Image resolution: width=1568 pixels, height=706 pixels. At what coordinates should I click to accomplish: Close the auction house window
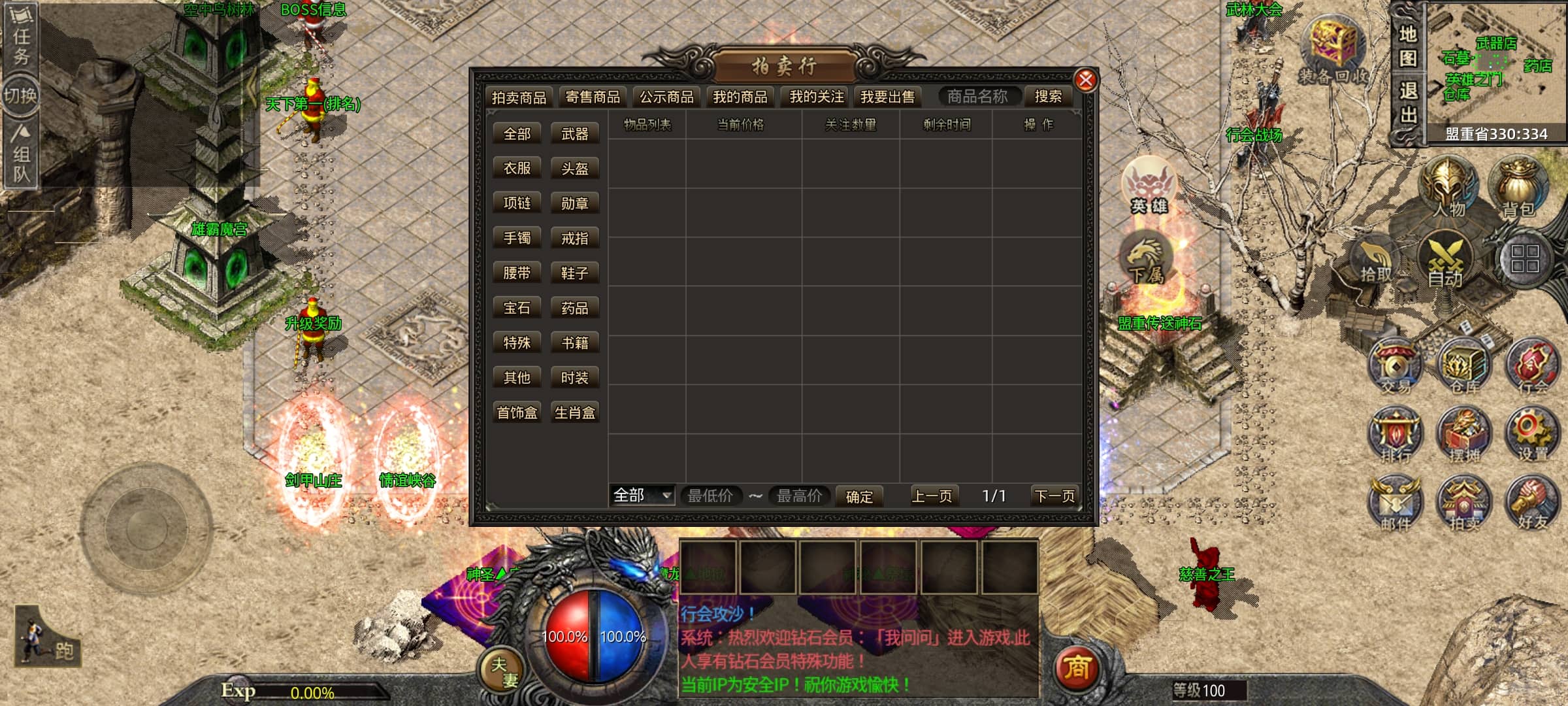1085,80
